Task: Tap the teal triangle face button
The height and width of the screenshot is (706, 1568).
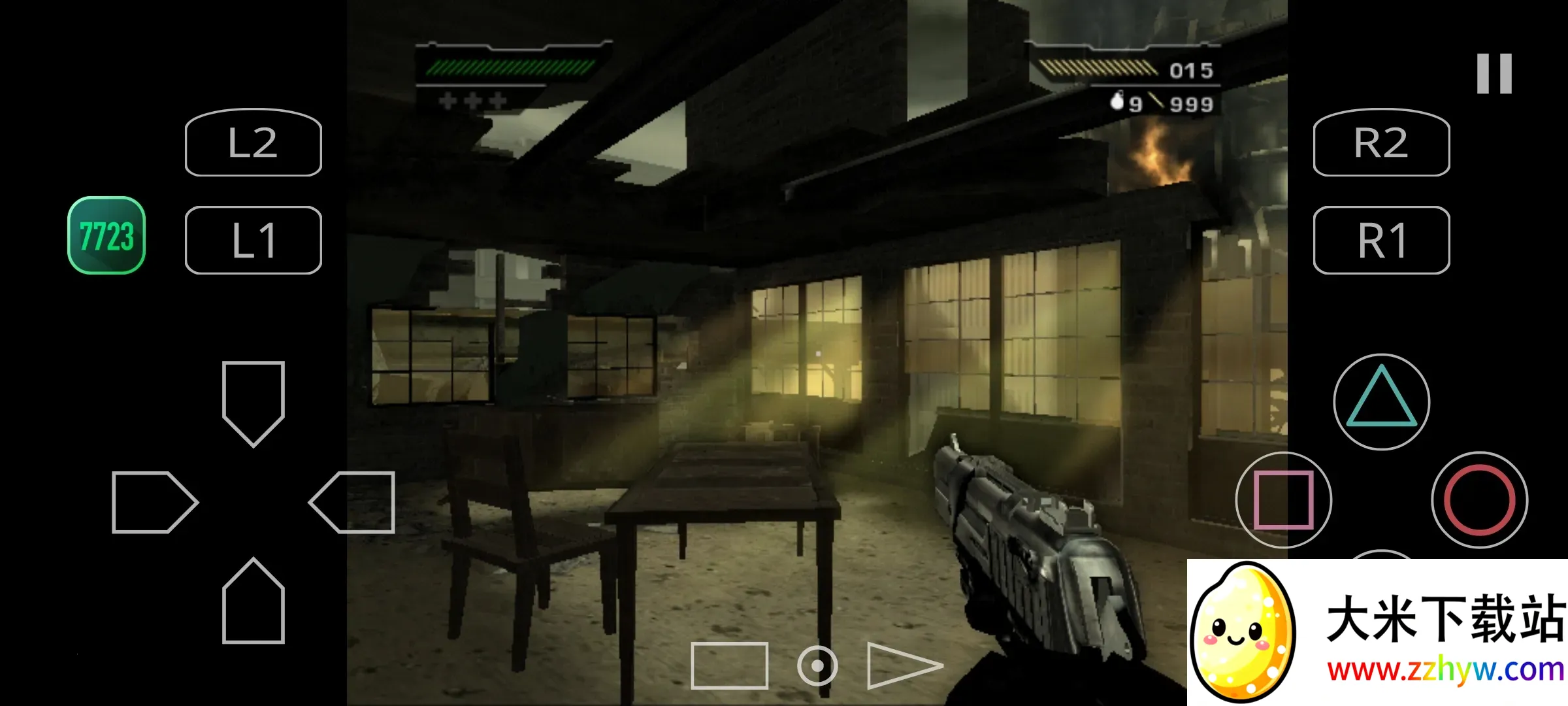Action: (1381, 401)
